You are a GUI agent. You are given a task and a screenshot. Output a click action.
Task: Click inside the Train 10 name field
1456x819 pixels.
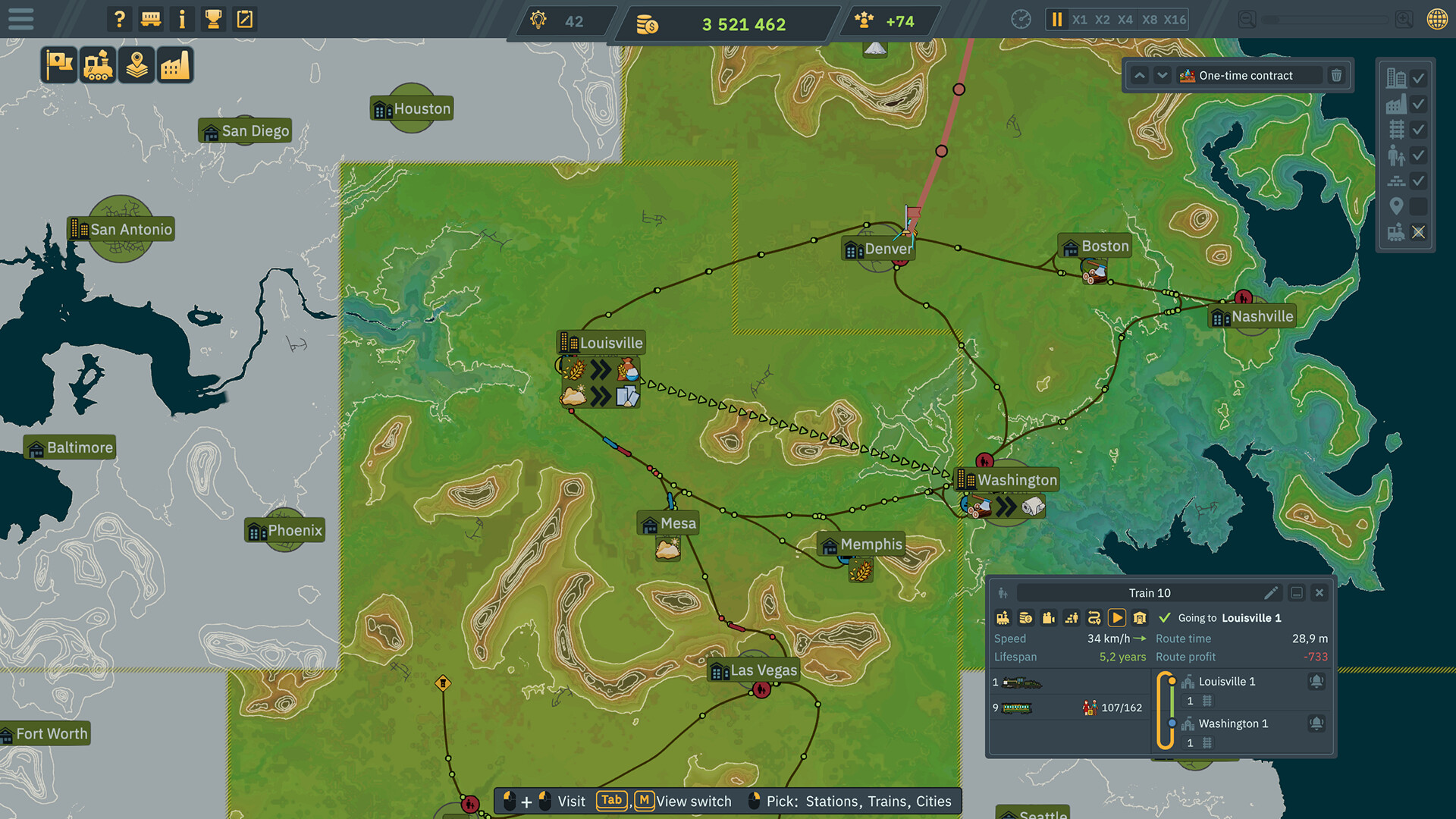(x=1149, y=592)
